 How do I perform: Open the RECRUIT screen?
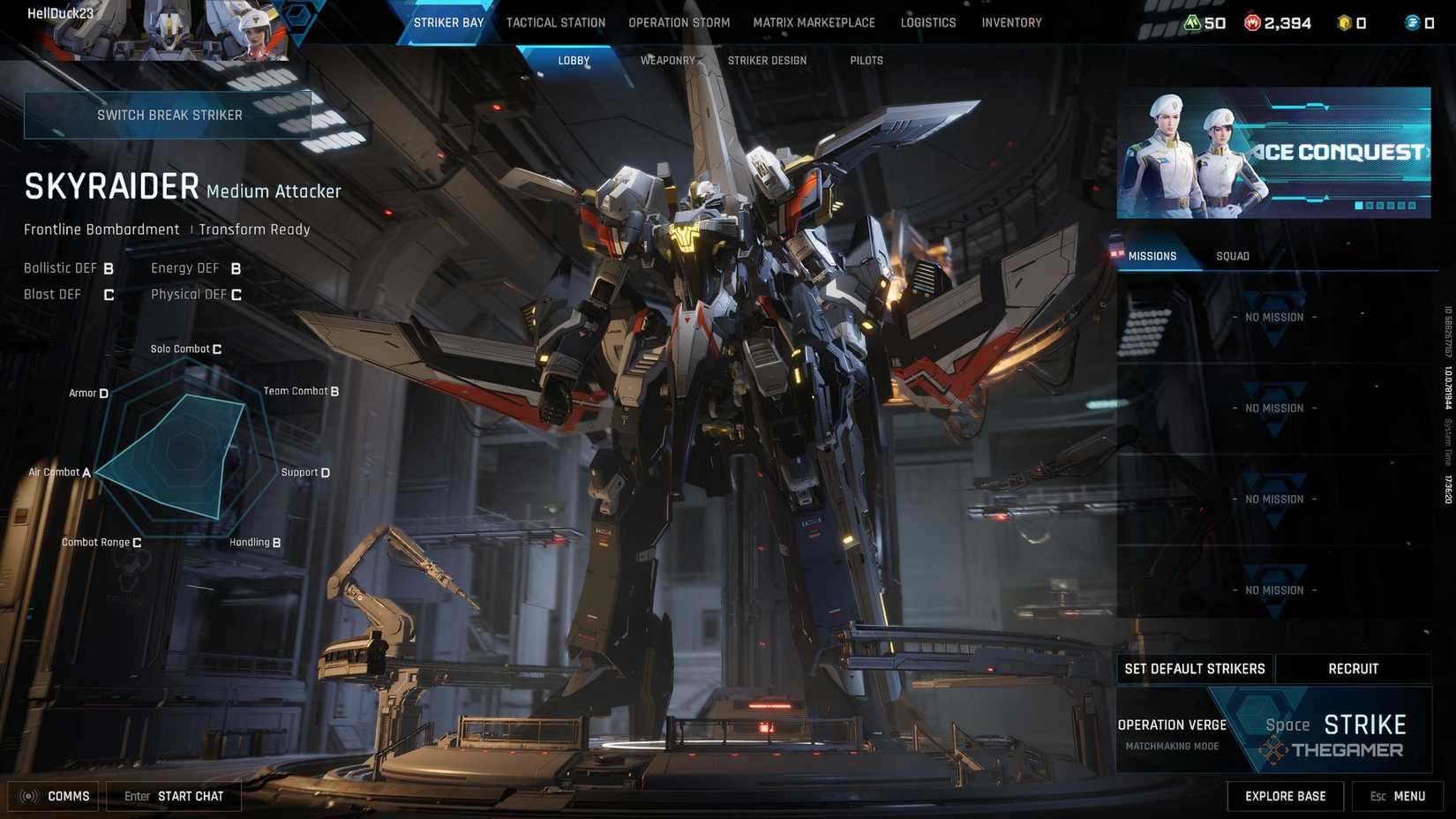click(x=1353, y=668)
